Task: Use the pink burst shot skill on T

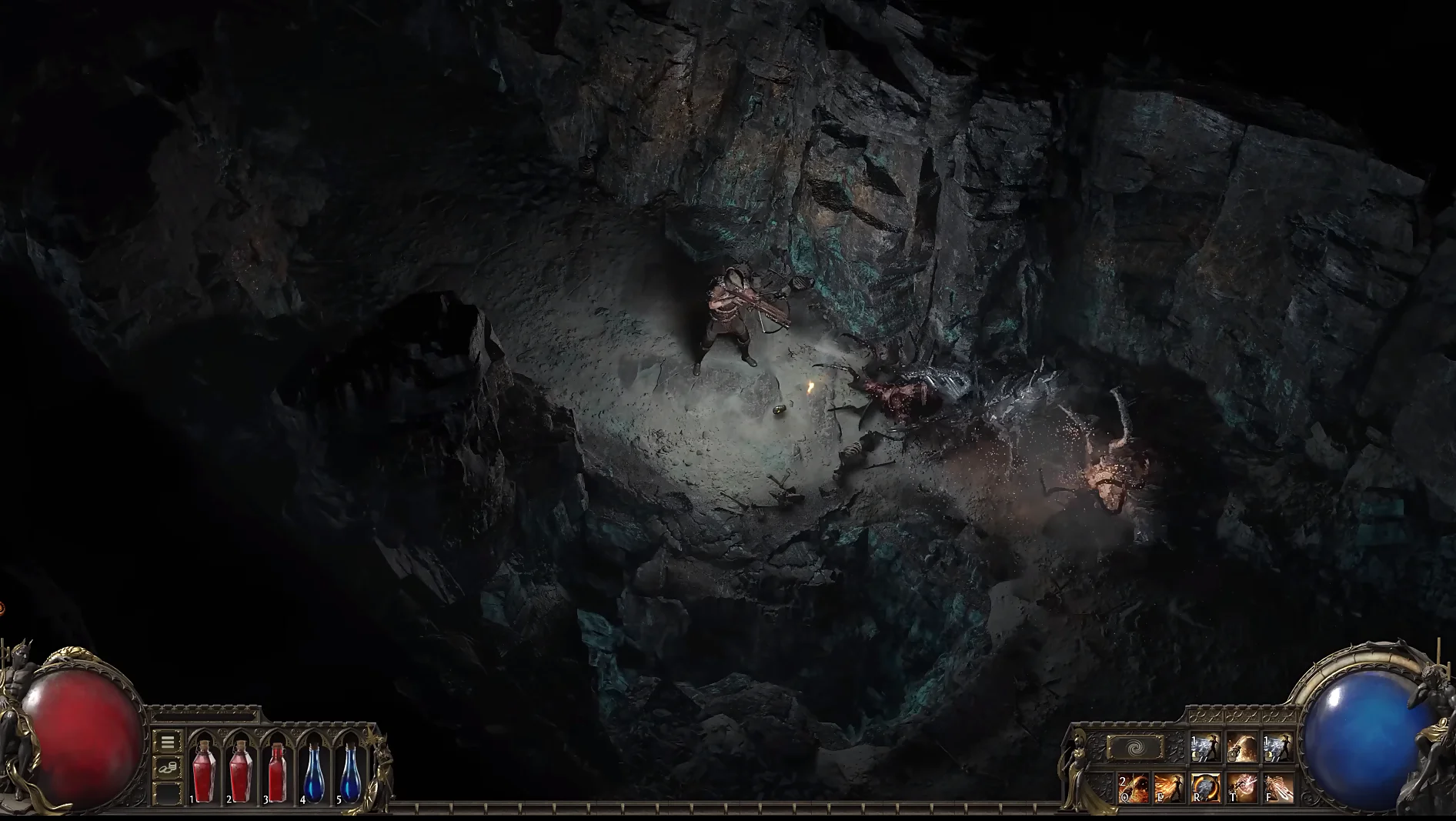Action: [x=1241, y=789]
